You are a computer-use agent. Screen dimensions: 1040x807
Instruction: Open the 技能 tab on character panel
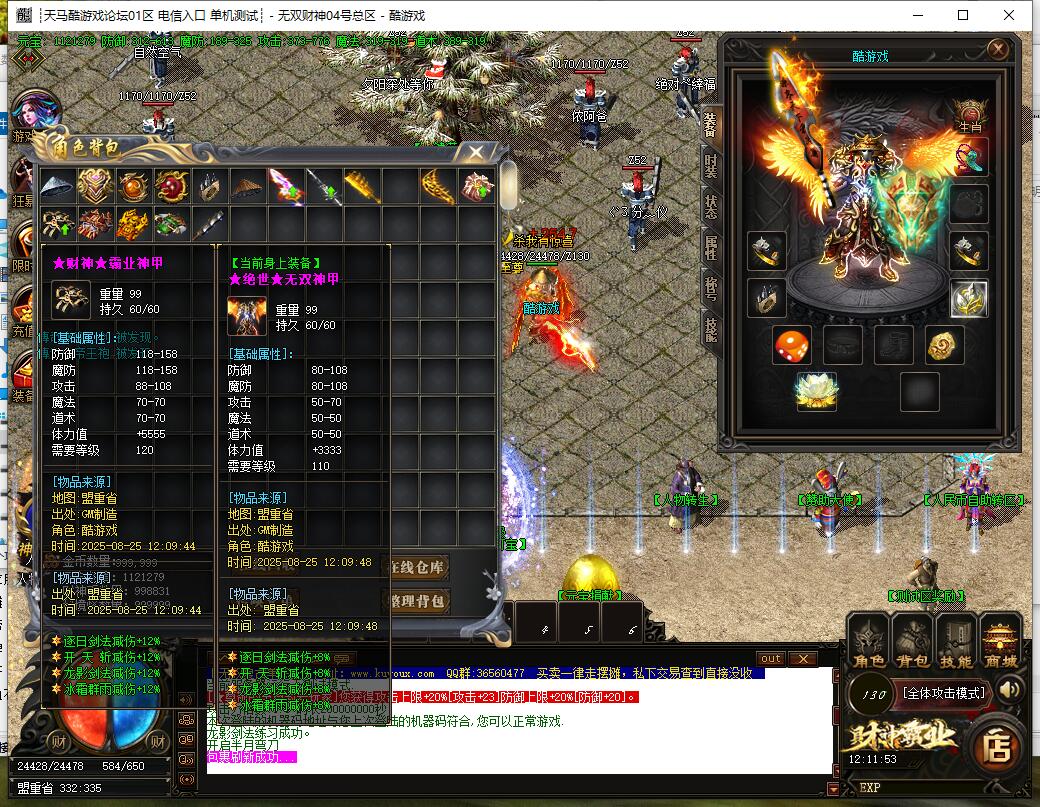click(710, 328)
